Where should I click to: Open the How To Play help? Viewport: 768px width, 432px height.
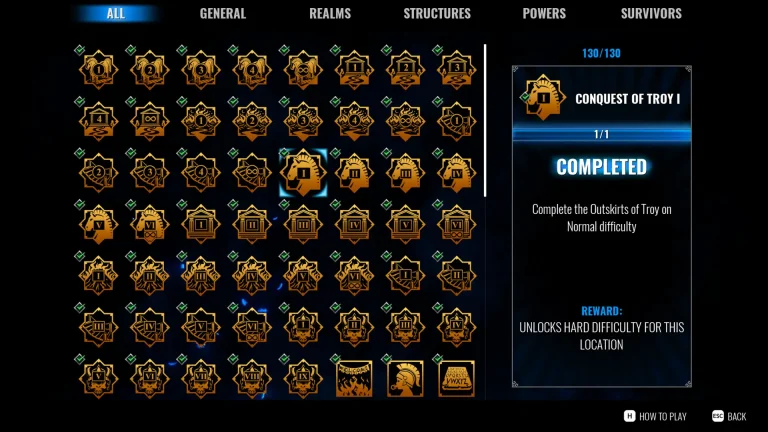click(656, 416)
